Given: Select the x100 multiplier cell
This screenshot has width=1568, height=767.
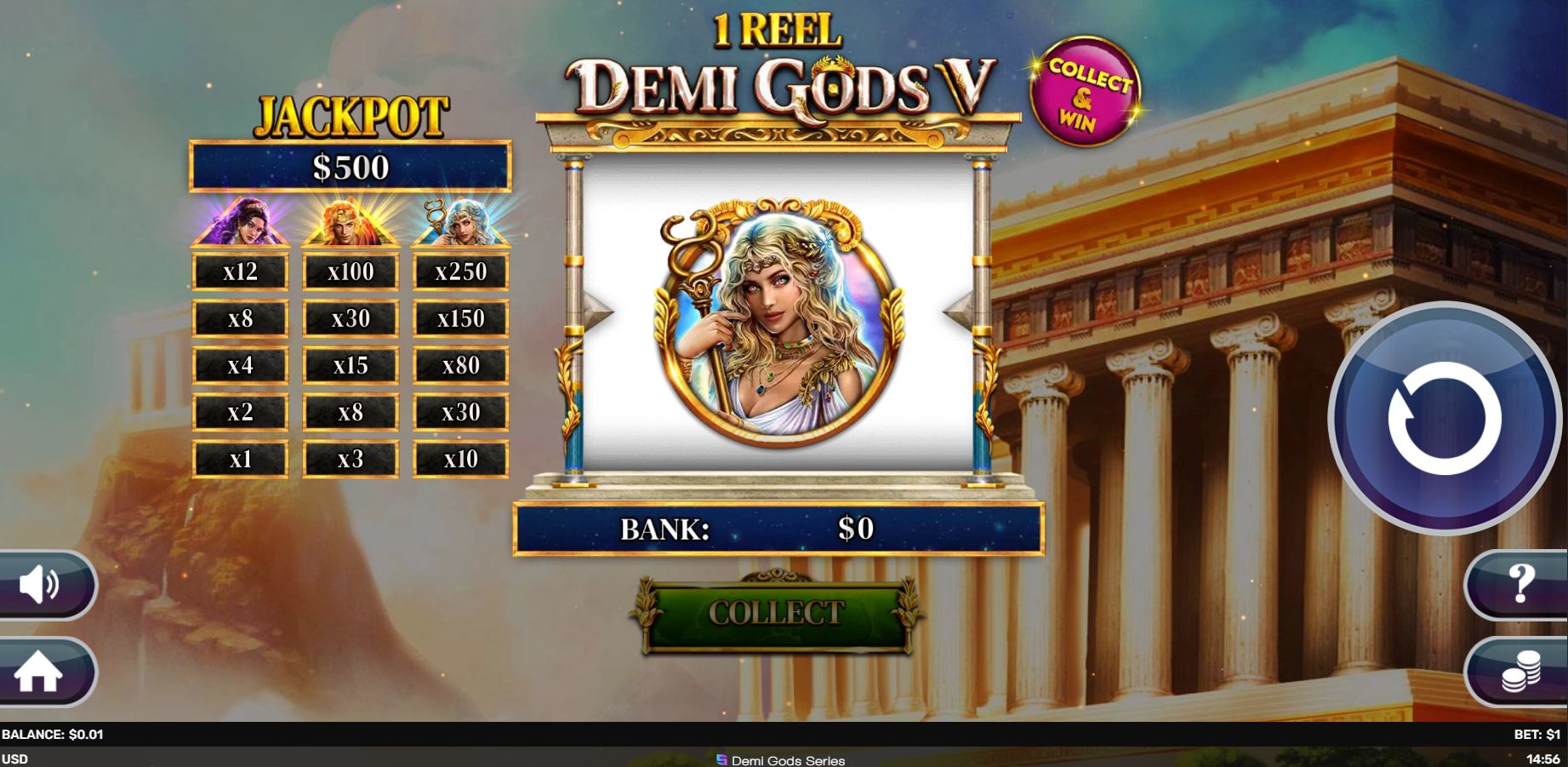Looking at the screenshot, I should click(x=350, y=271).
